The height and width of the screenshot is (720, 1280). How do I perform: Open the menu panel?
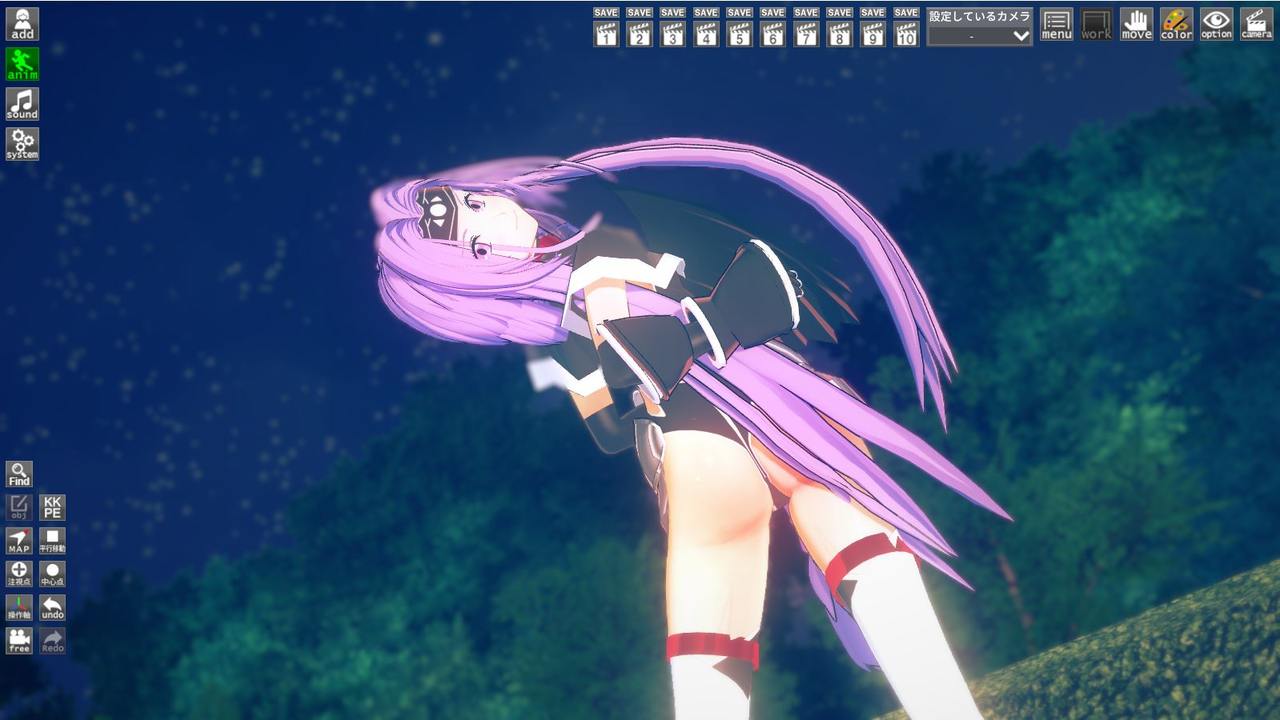click(1056, 24)
